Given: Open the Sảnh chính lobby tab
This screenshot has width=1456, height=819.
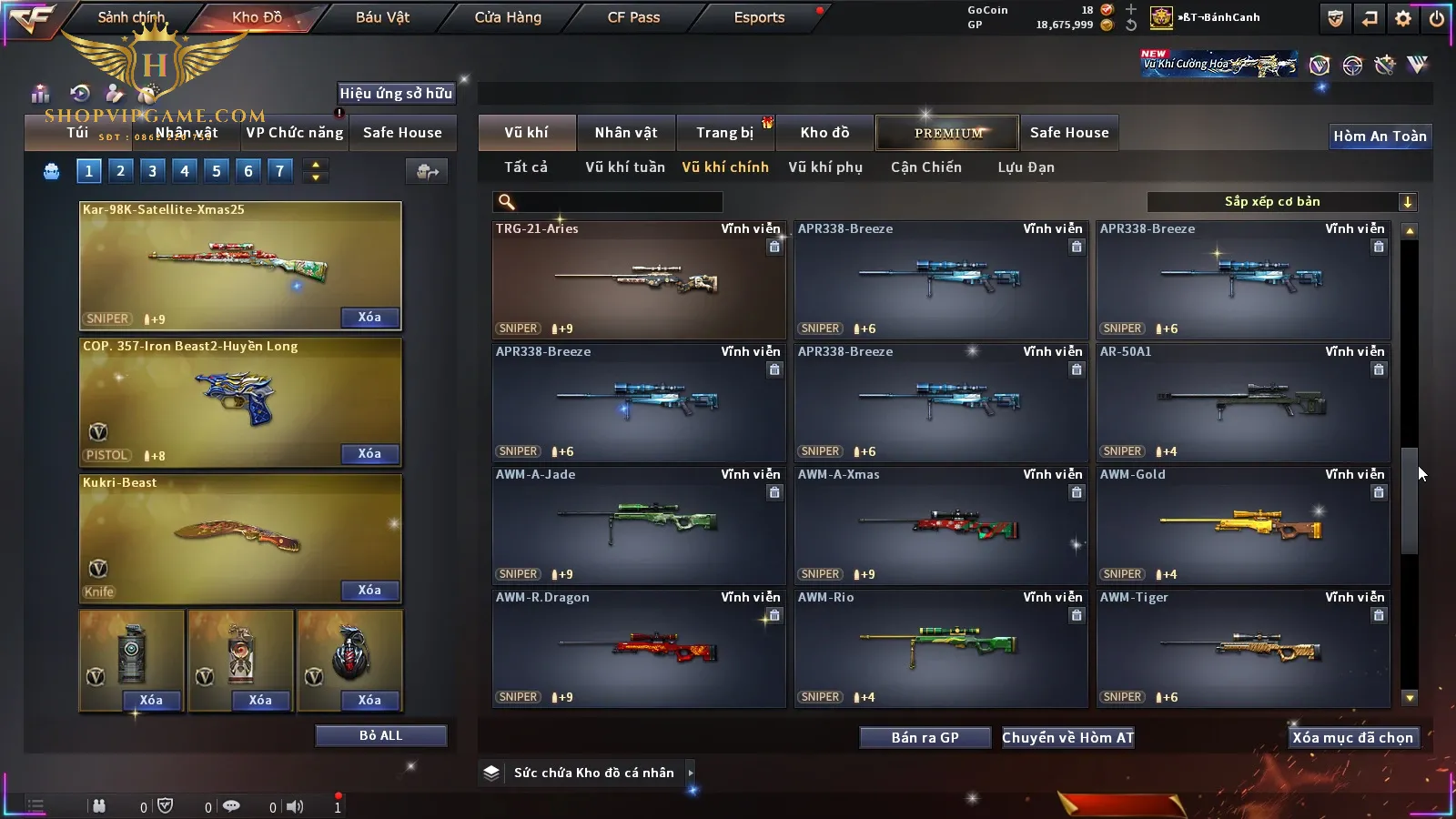Looking at the screenshot, I should pos(131,17).
